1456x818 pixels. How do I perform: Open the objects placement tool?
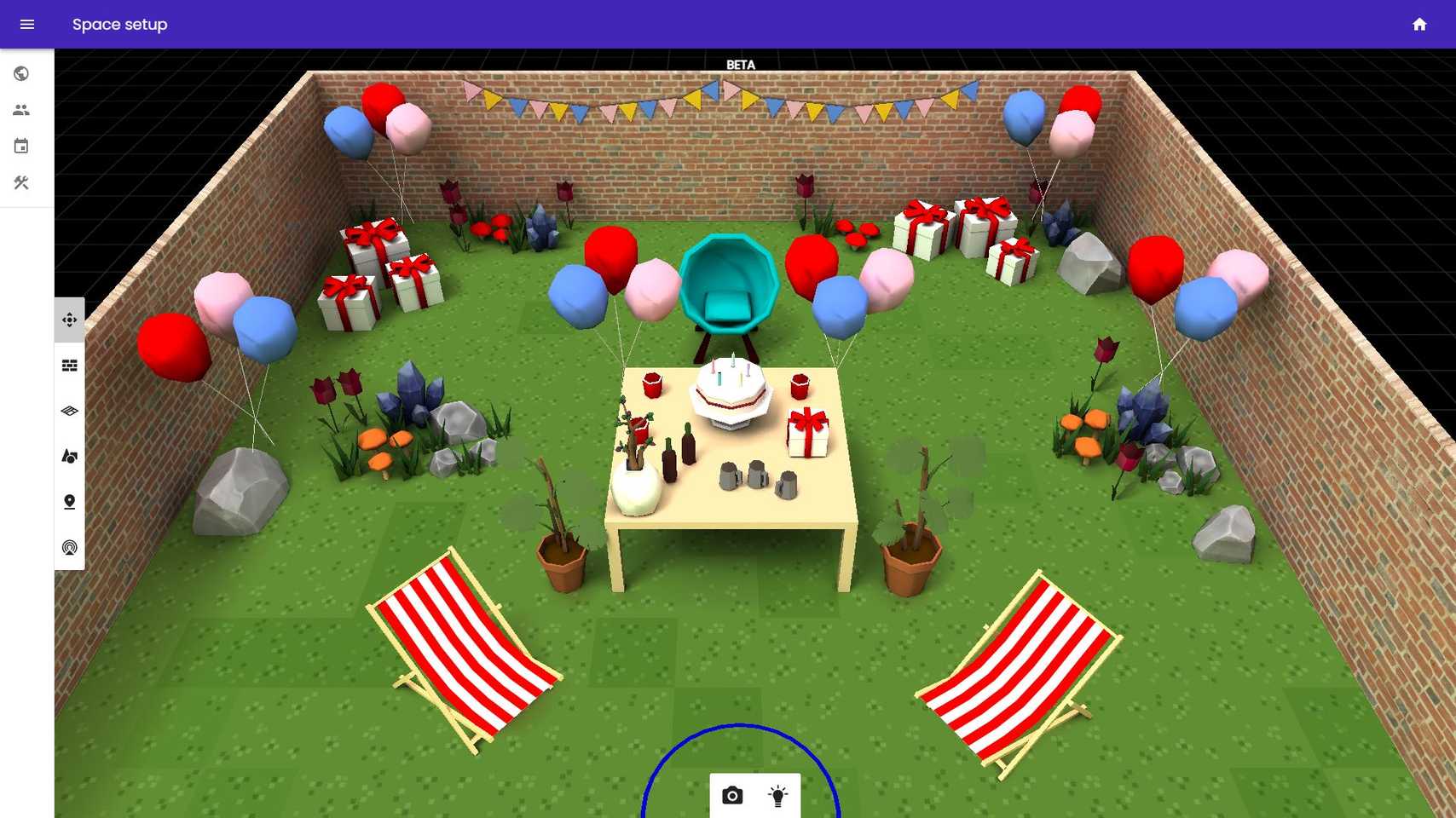tap(69, 457)
